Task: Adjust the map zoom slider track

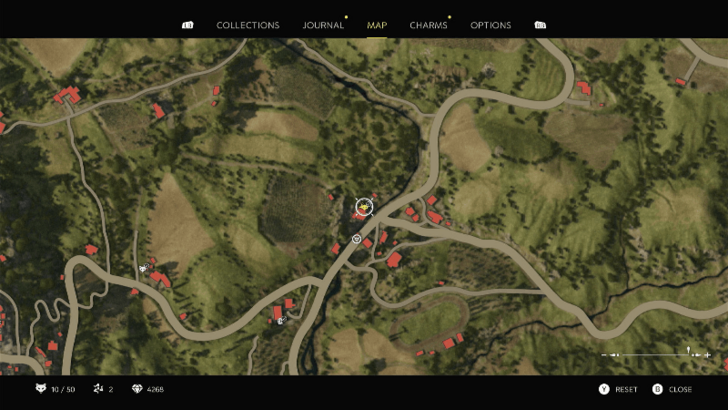Action: click(655, 355)
